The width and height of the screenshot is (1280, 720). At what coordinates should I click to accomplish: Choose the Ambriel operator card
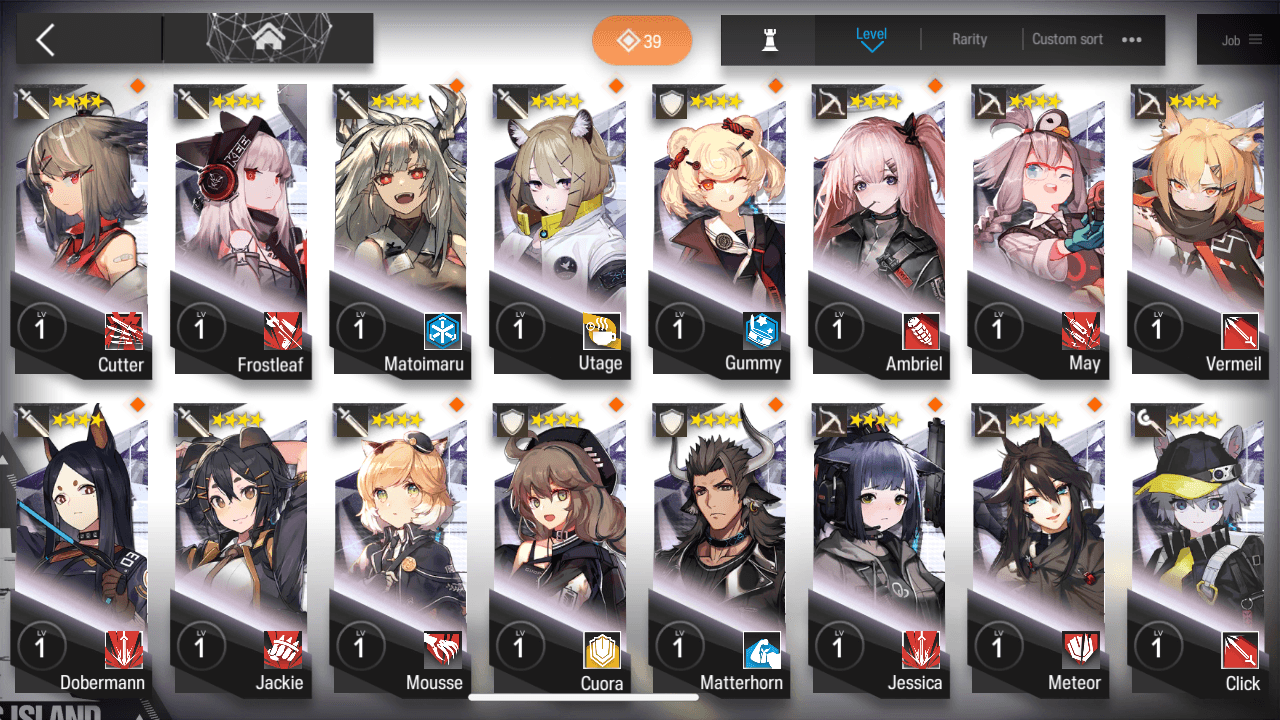pyautogui.click(x=878, y=230)
